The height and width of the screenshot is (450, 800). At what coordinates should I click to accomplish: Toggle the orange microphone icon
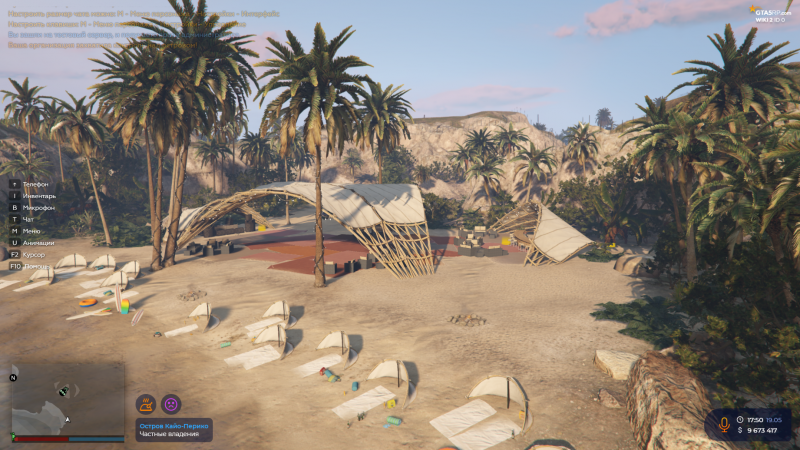tap(724, 424)
